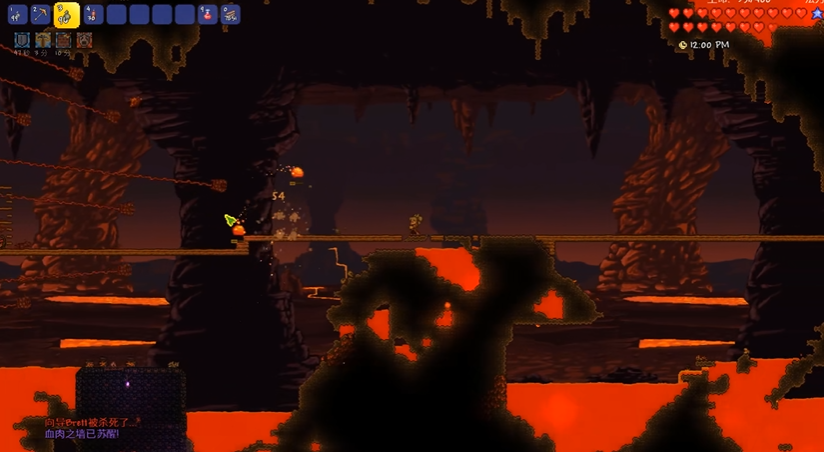Select the wood platform stack slot
This screenshot has width=824, height=452.
click(x=230, y=14)
